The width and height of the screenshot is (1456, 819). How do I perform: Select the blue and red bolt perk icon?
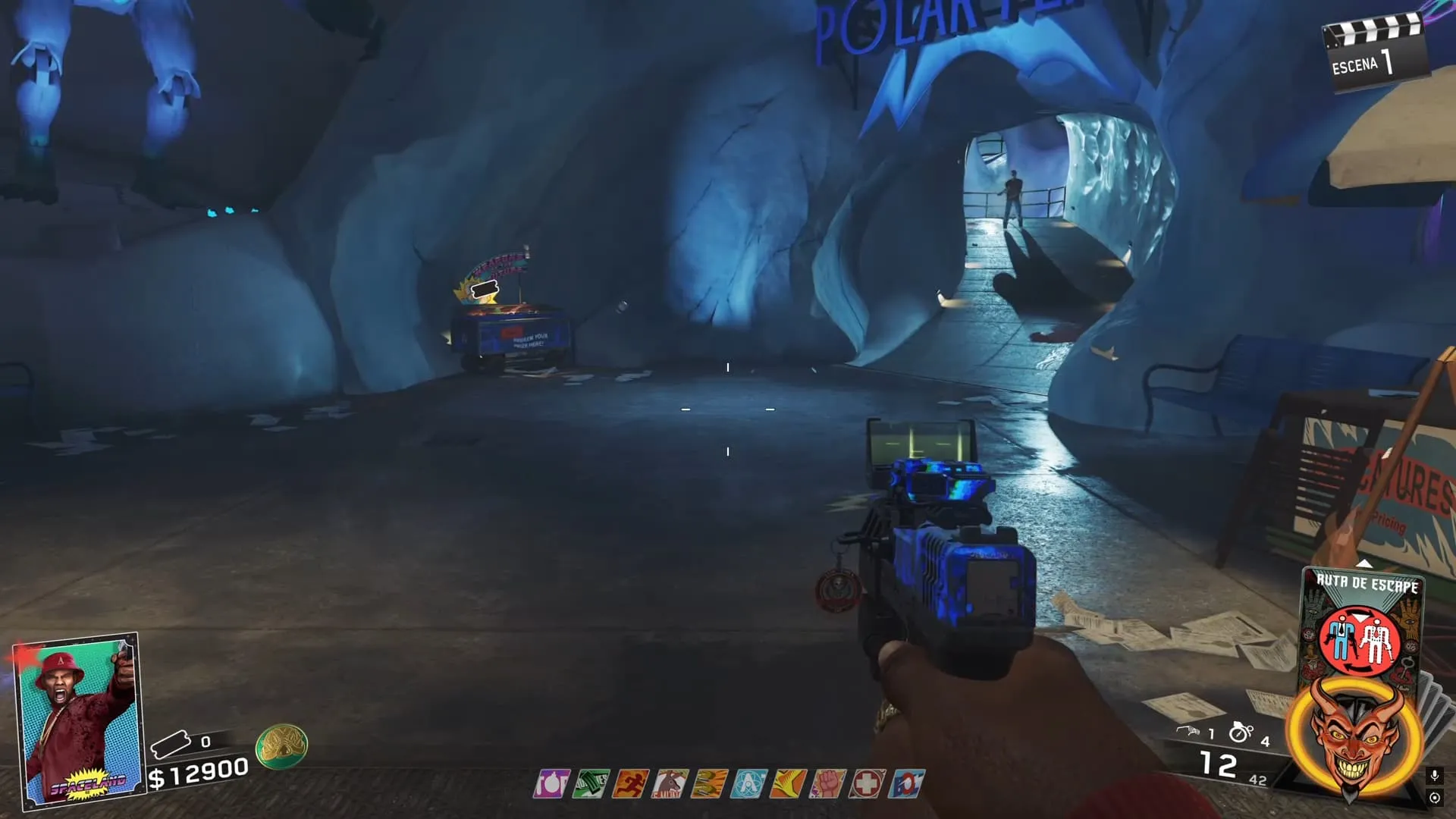coord(907,783)
